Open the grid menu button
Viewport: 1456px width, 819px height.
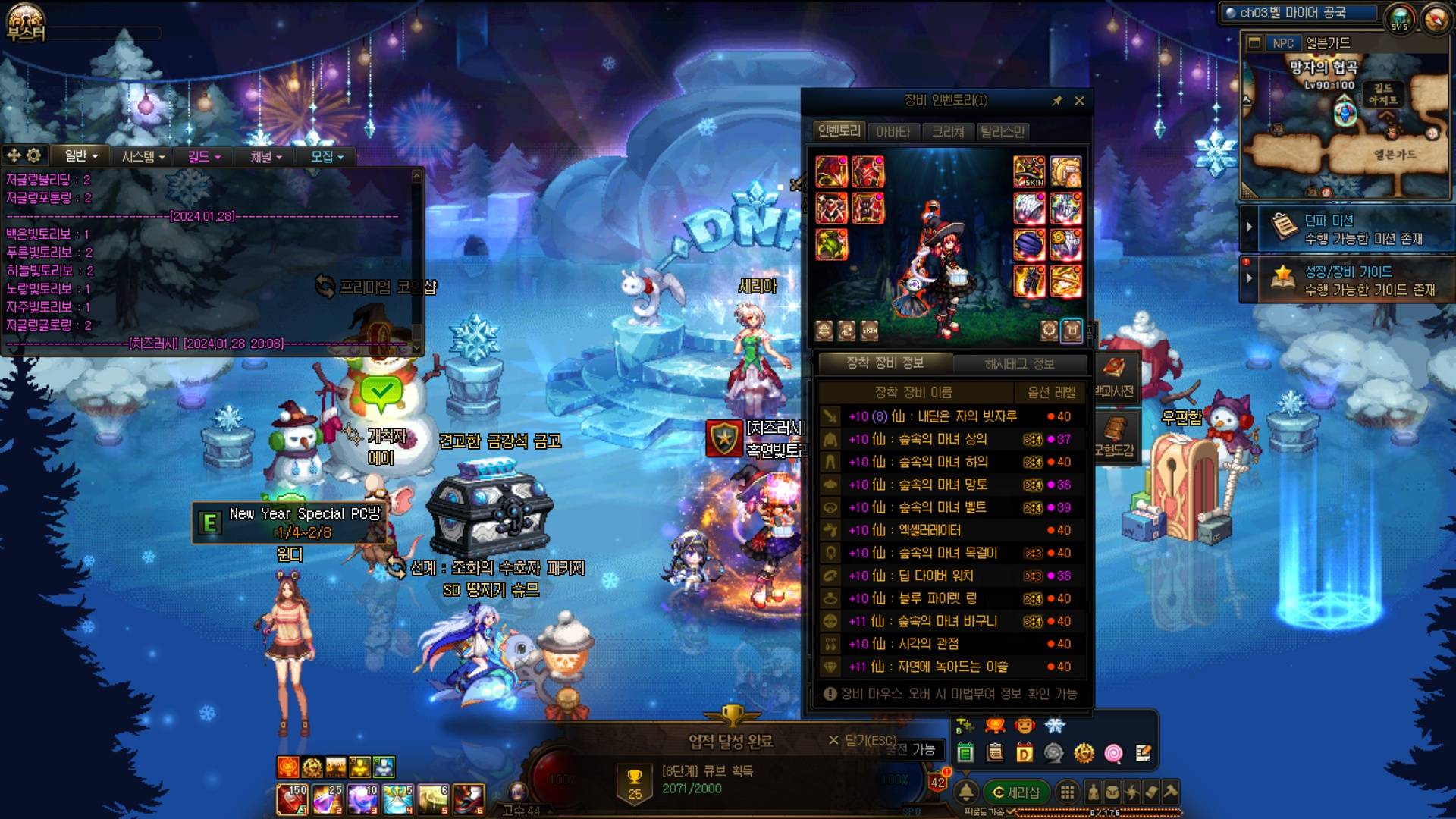(1067, 792)
